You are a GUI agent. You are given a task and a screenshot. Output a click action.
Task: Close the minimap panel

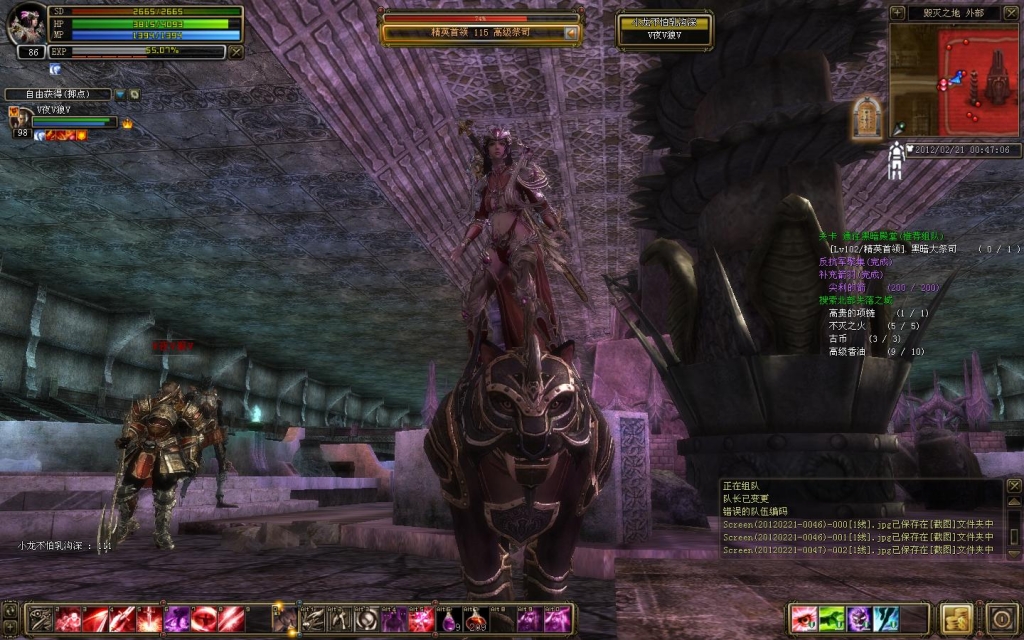1012,13
